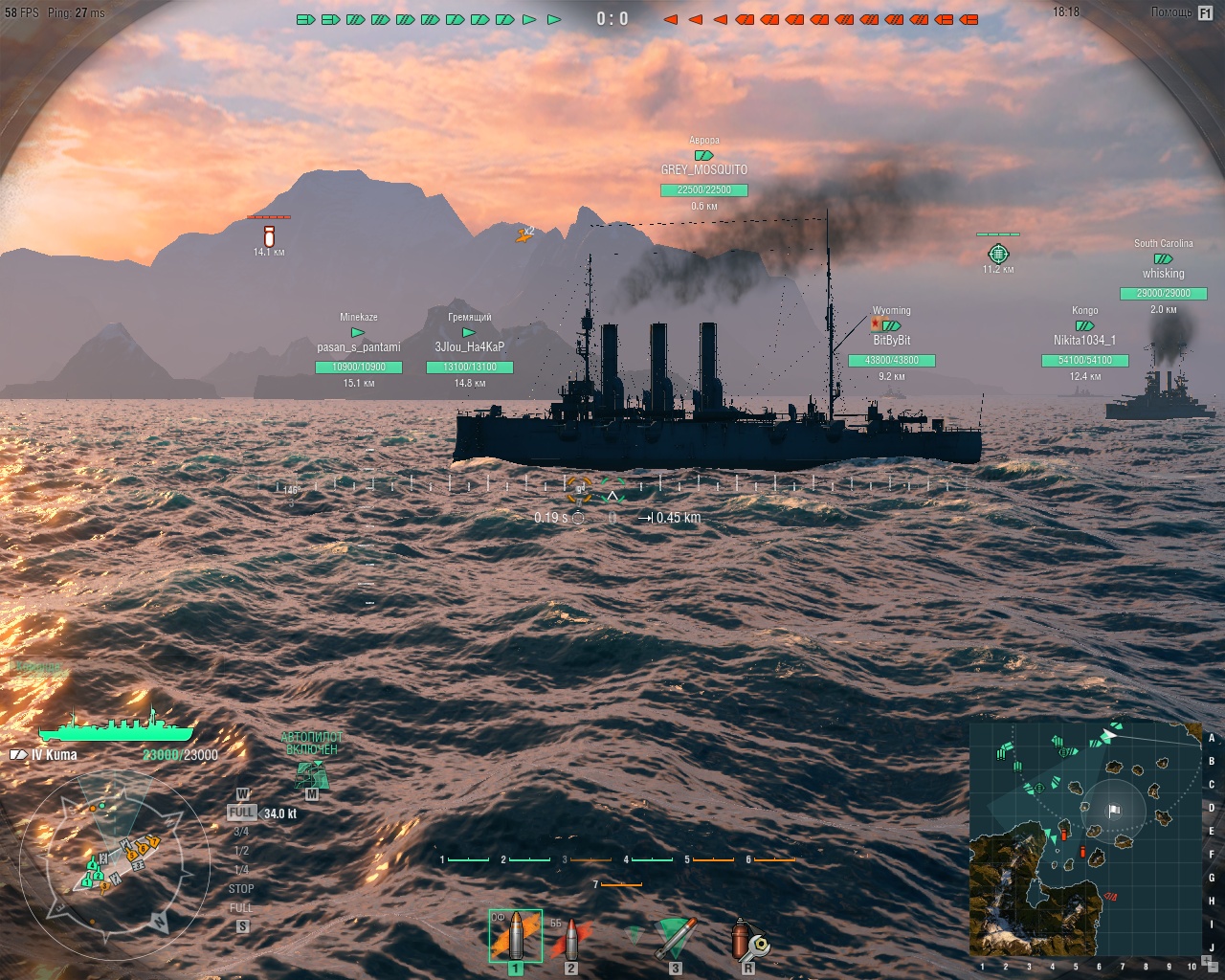Choose the torpedo launcher weapon
Screen dimensions: 1225x980
676,939
